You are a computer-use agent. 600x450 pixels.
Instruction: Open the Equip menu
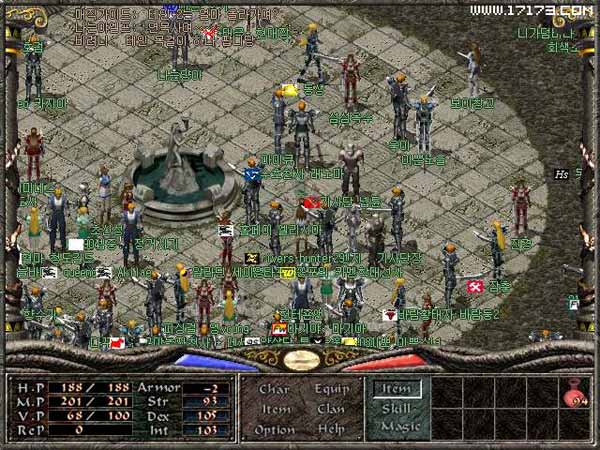tap(331, 389)
